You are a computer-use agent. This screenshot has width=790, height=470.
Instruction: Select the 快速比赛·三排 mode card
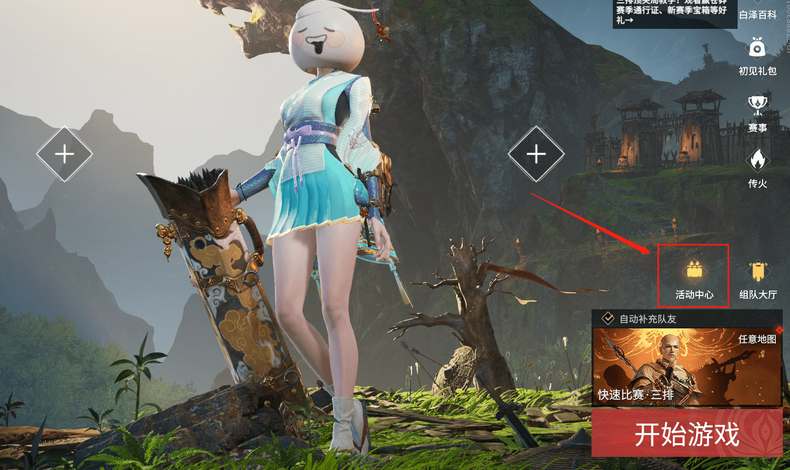[x=686, y=368]
